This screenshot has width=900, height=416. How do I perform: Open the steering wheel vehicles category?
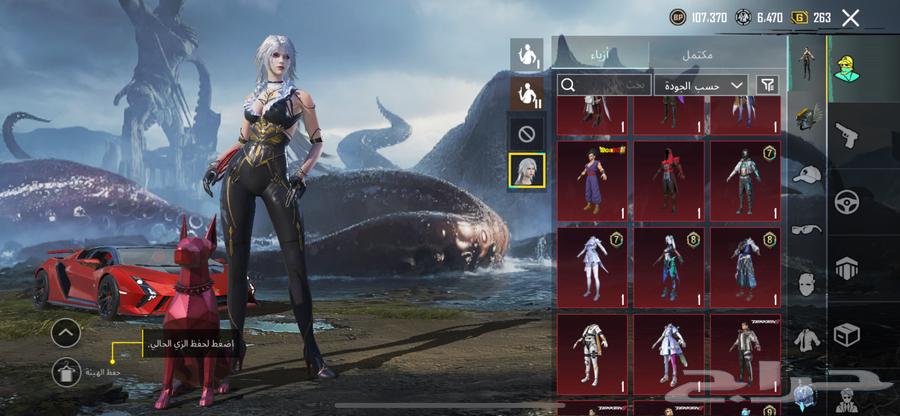pos(847,201)
